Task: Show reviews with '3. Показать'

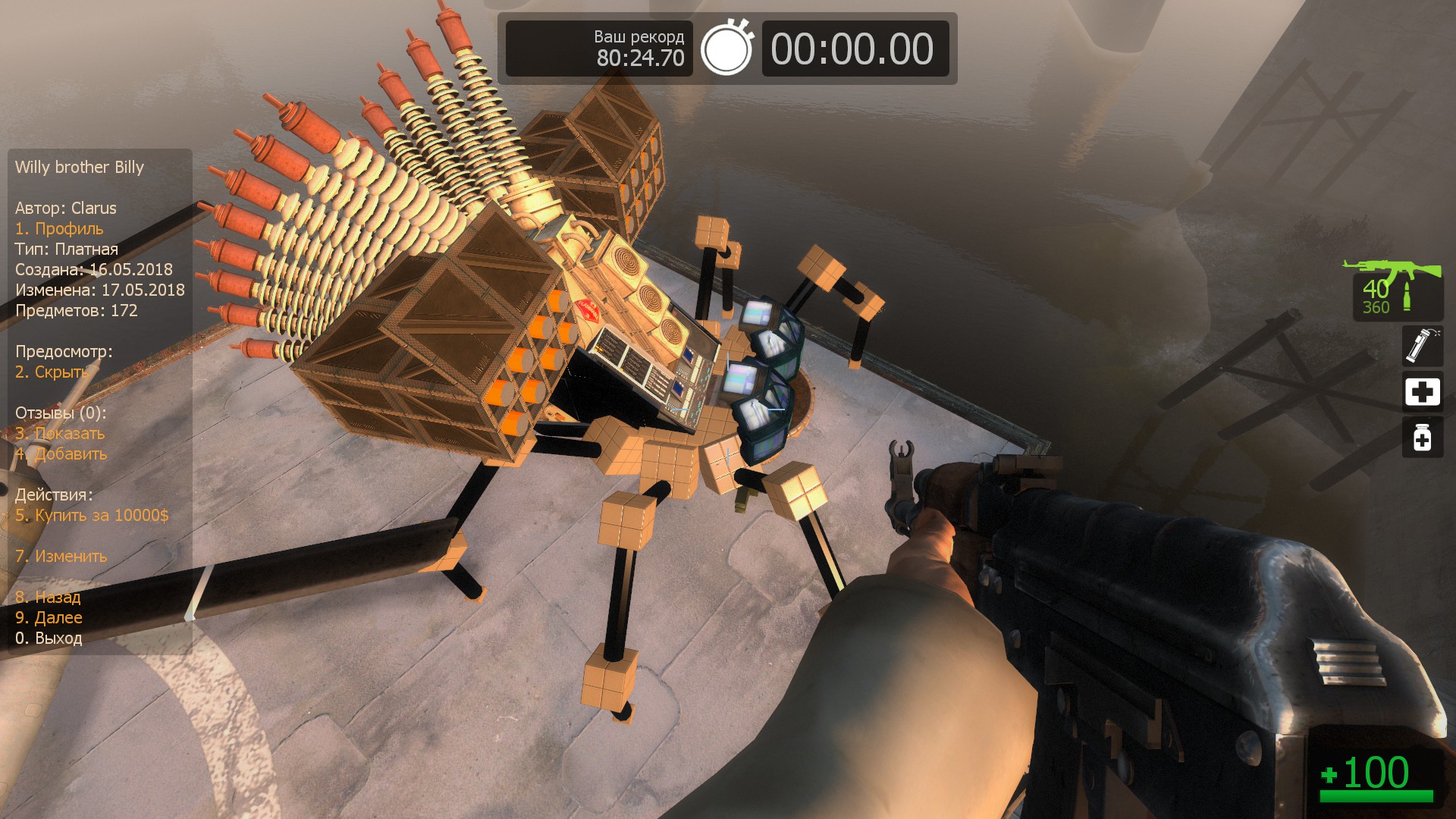Action: pos(60,434)
